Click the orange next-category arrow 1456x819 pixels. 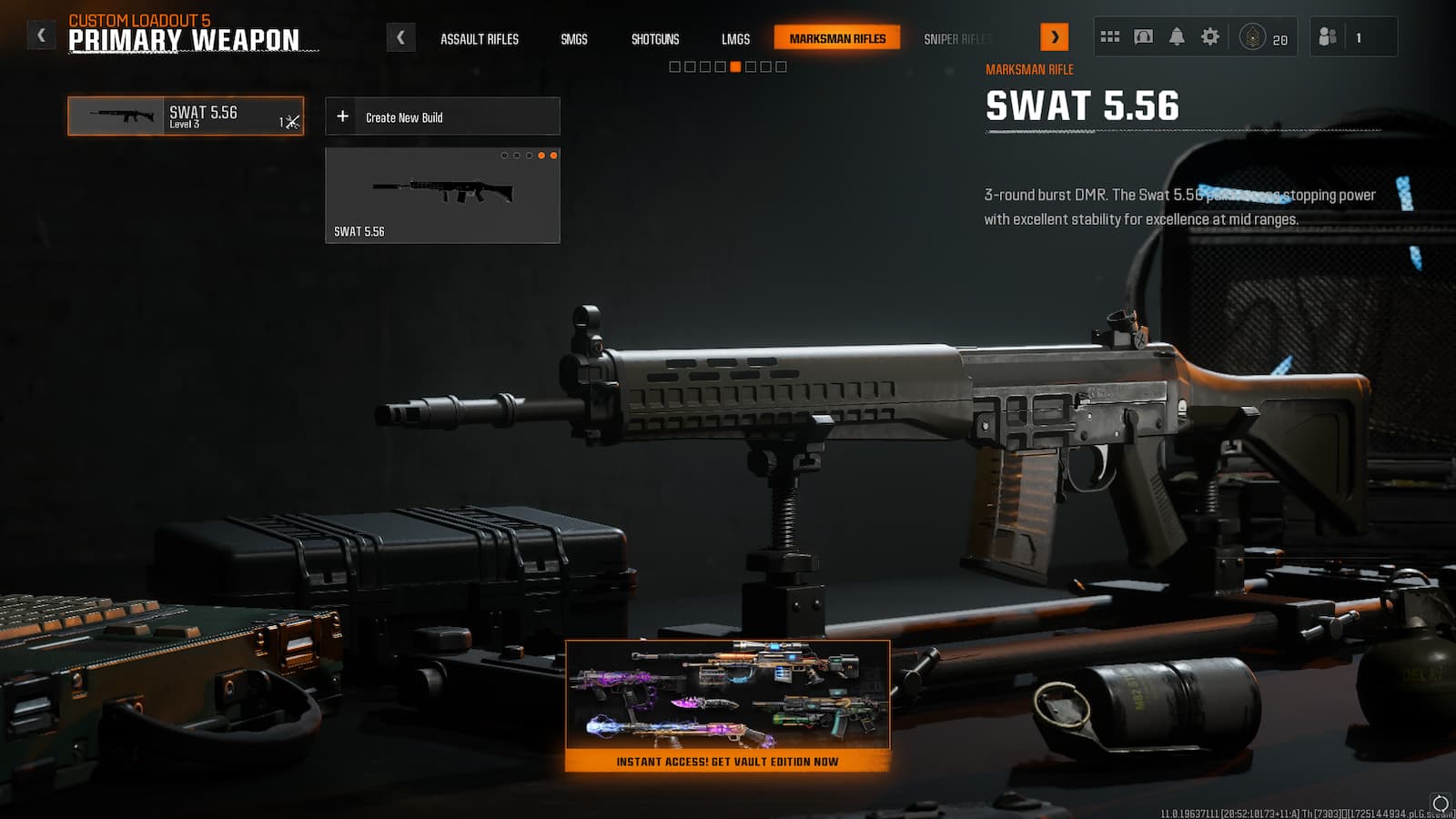[1054, 37]
